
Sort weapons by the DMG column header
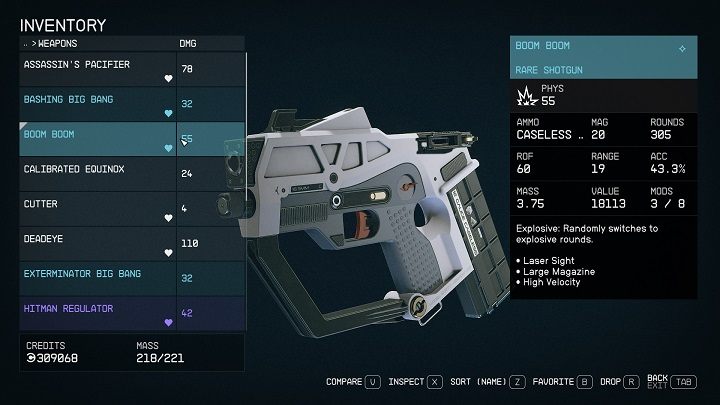(188, 43)
